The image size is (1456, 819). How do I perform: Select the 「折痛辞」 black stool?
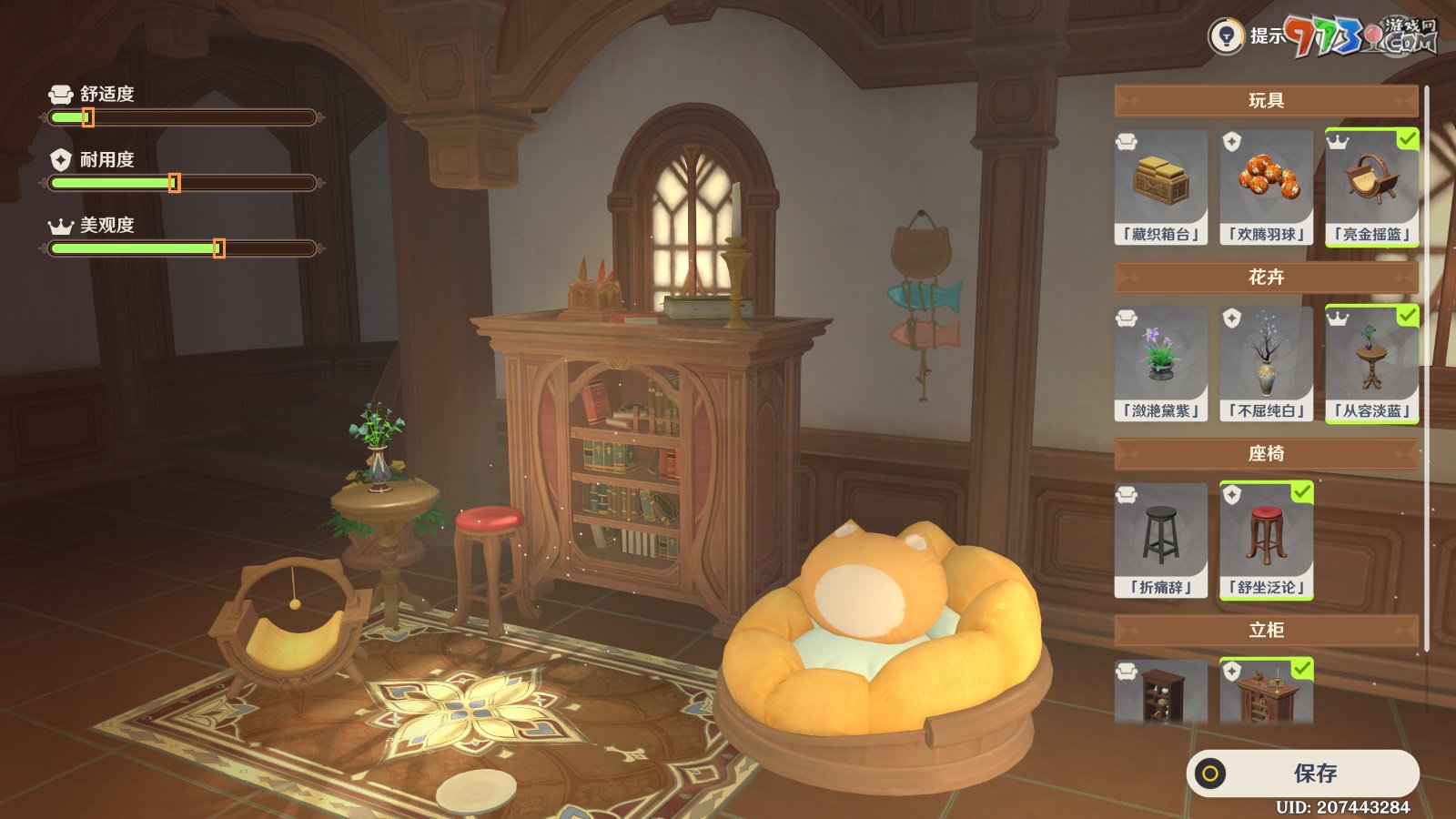(1161, 541)
